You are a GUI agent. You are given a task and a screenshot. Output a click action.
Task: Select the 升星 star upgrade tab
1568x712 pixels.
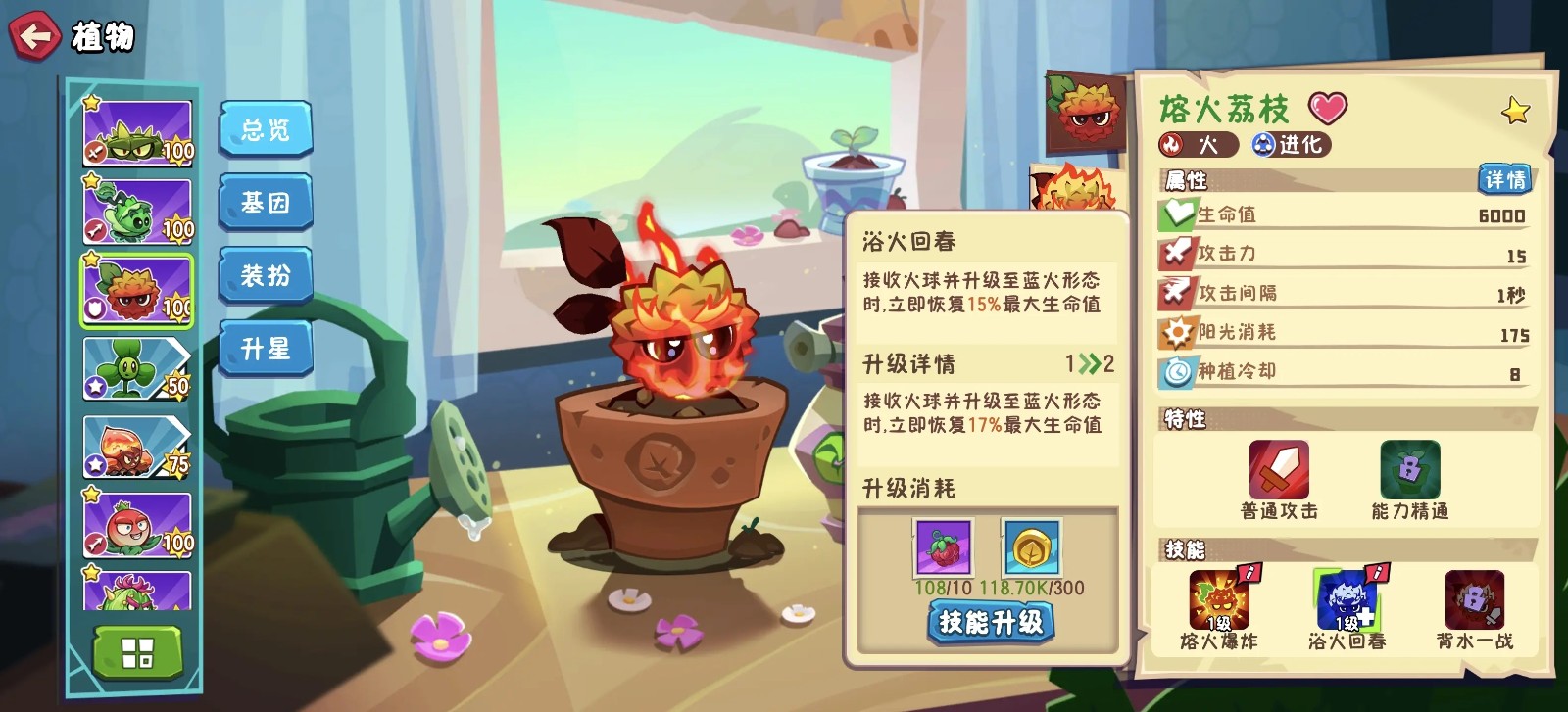[265, 348]
